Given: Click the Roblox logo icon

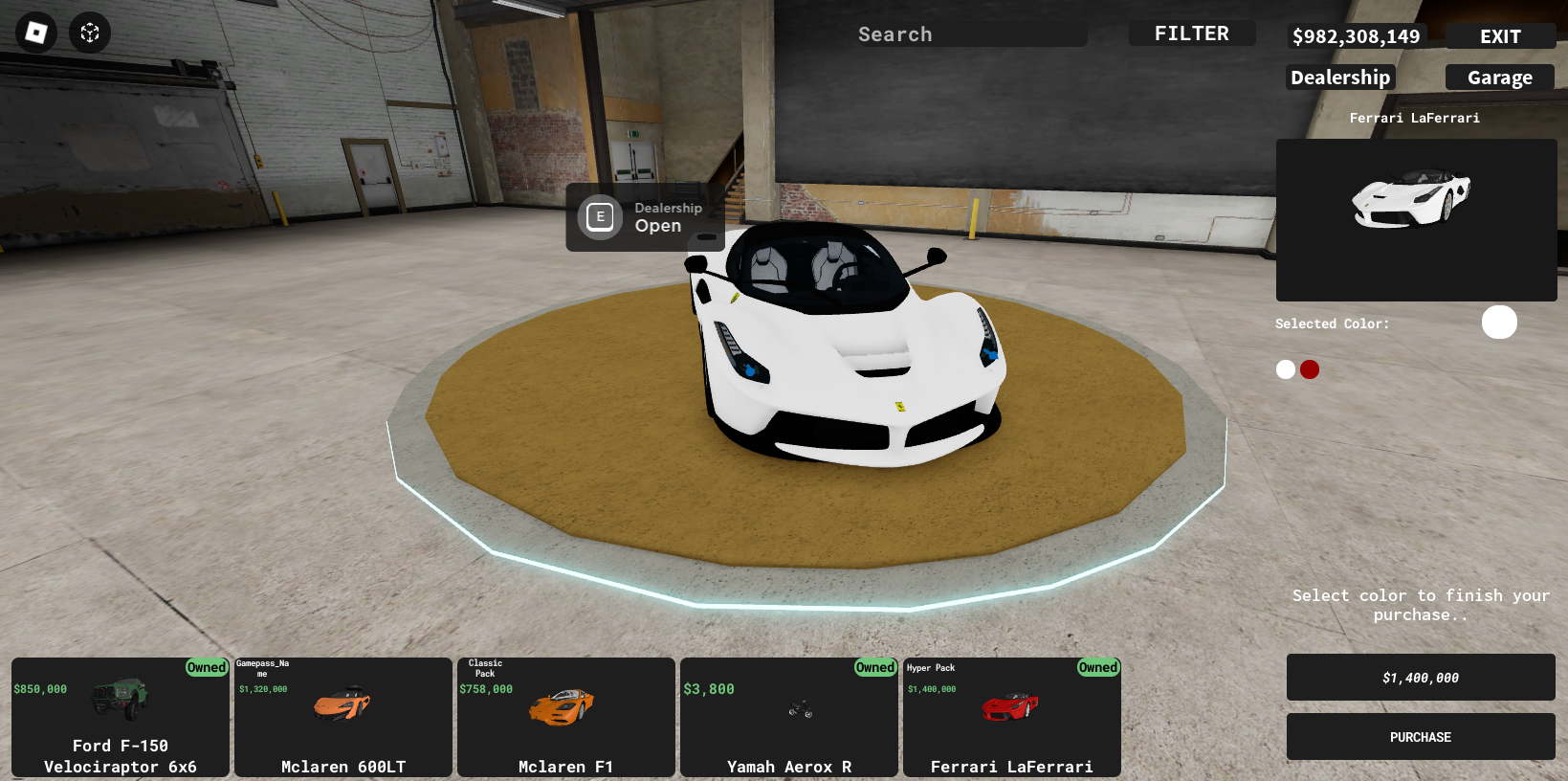Looking at the screenshot, I should tap(34, 32).
